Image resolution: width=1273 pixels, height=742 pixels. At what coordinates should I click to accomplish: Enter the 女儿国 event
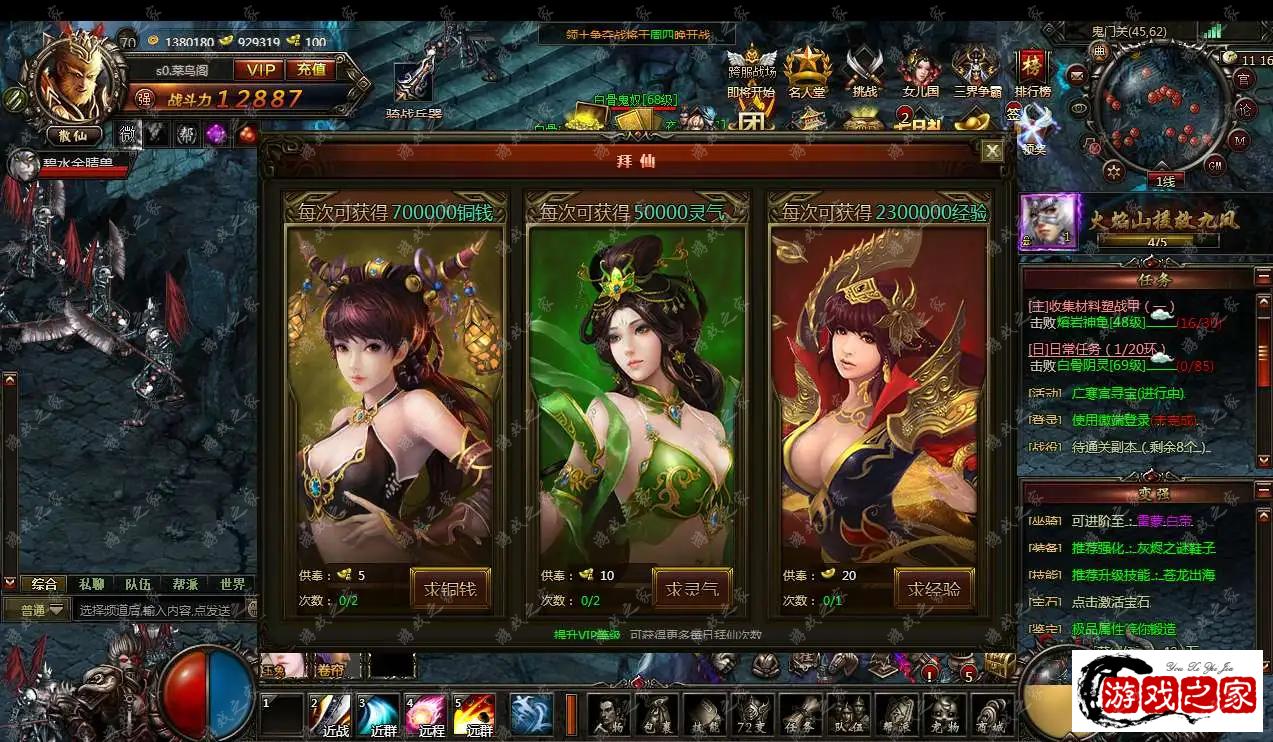(919, 72)
